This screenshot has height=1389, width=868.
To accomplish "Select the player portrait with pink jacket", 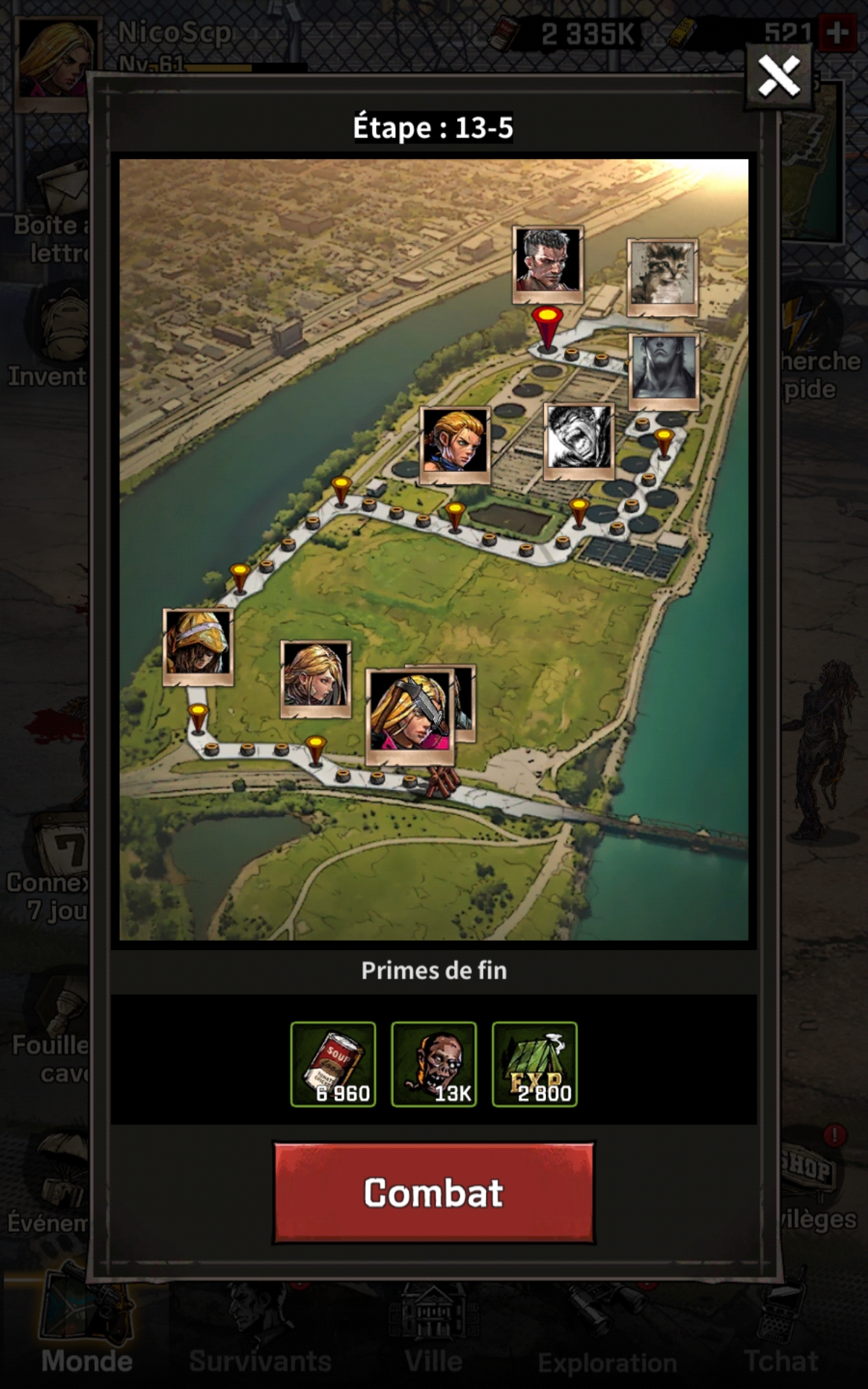I will [410, 715].
